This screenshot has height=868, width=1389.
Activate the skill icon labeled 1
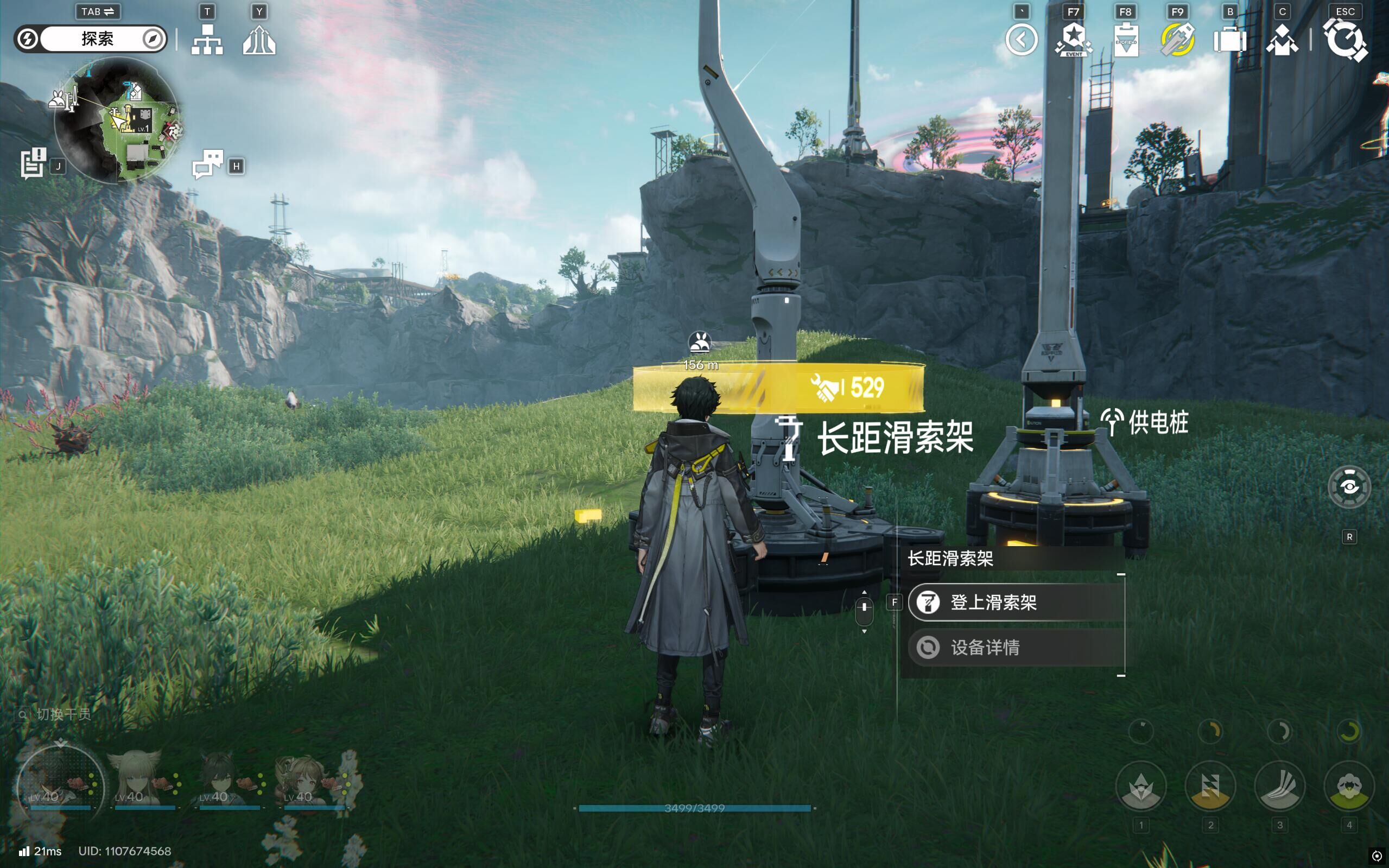pos(1140,787)
